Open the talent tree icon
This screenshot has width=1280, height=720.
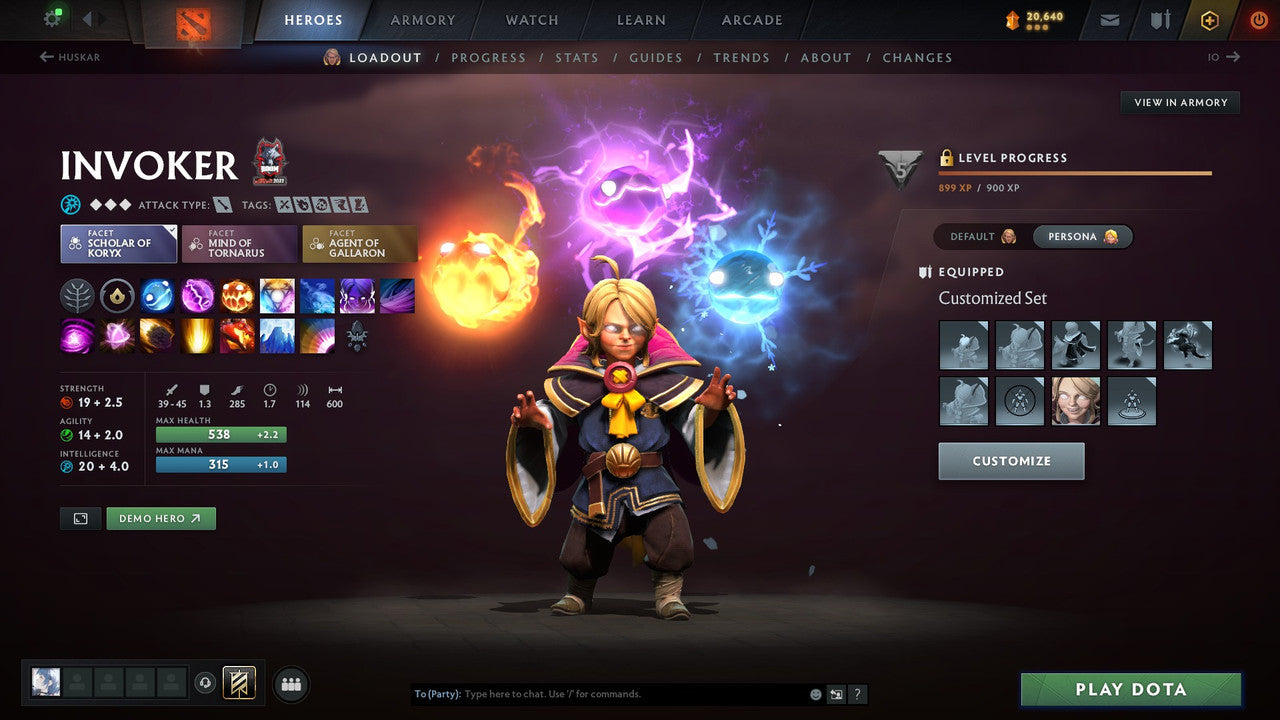[77, 295]
